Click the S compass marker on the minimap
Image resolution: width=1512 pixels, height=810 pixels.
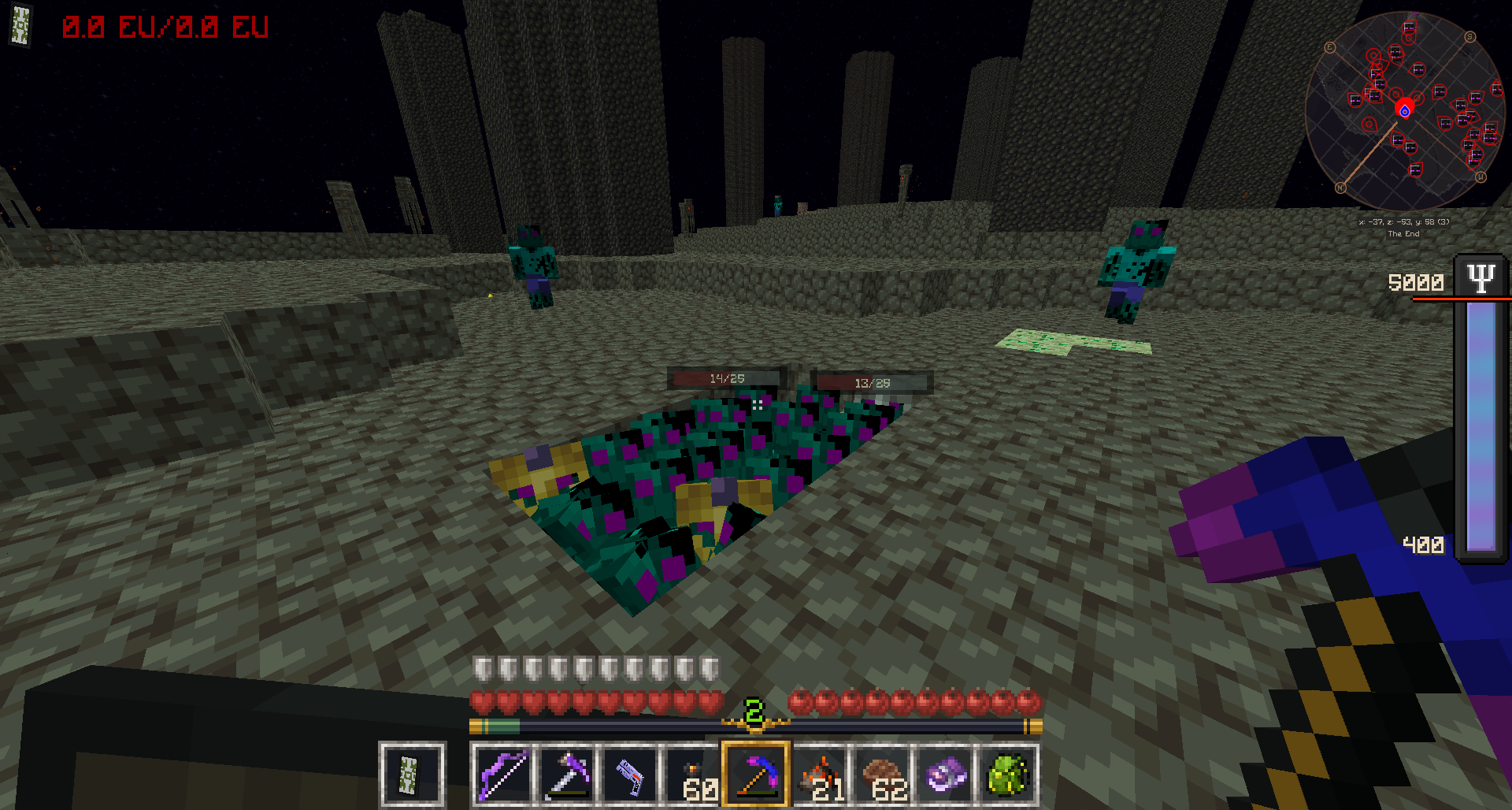click(x=1469, y=37)
